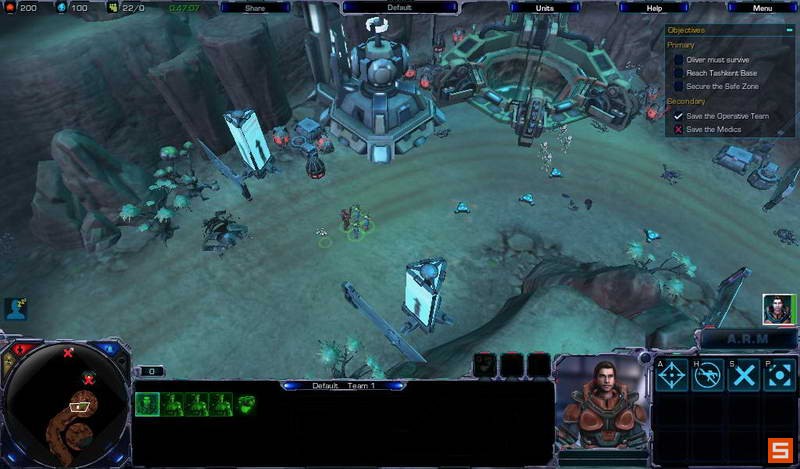The height and width of the screenshot is (469, 800).
Task: Open the Units menu
Action: click(544, 7)
